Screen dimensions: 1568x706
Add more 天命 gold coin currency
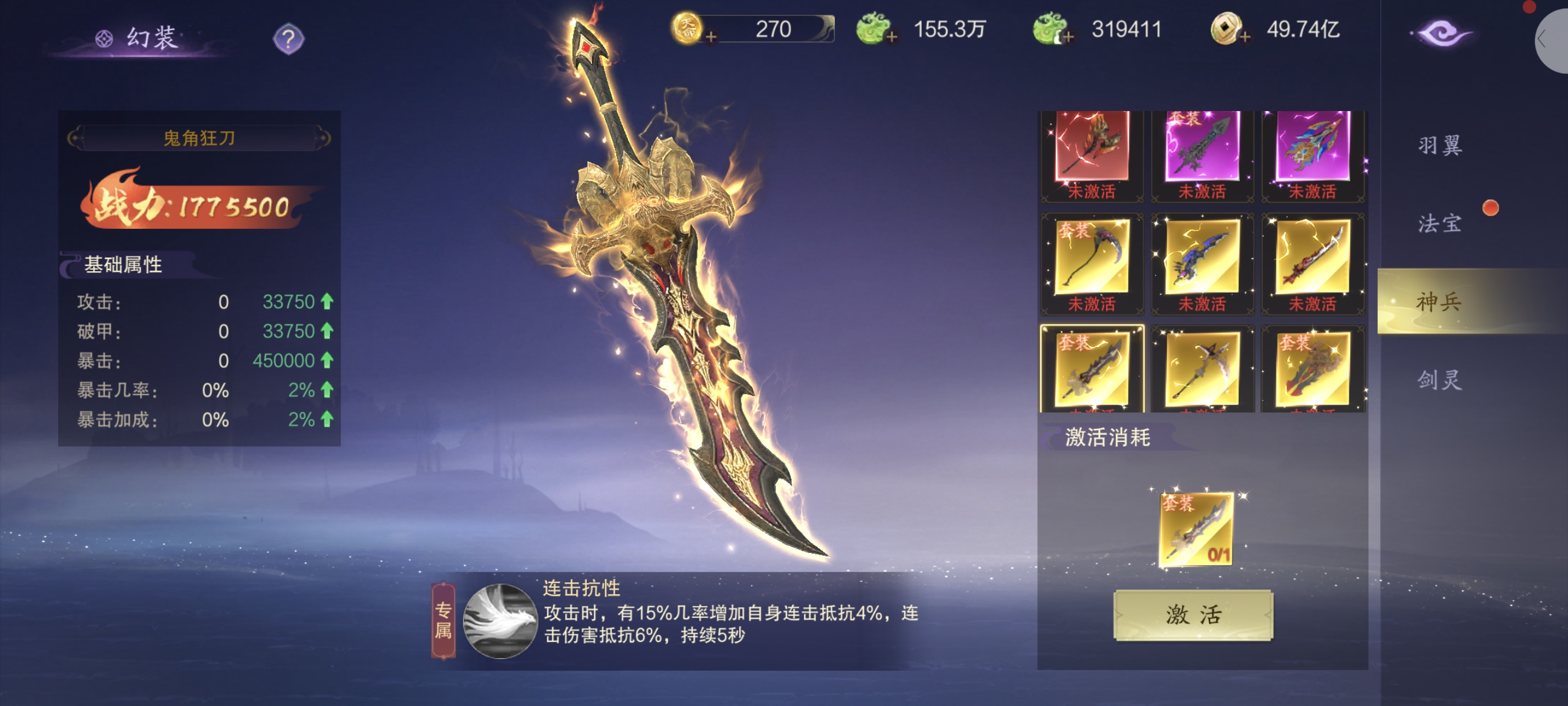click(711, 38)
